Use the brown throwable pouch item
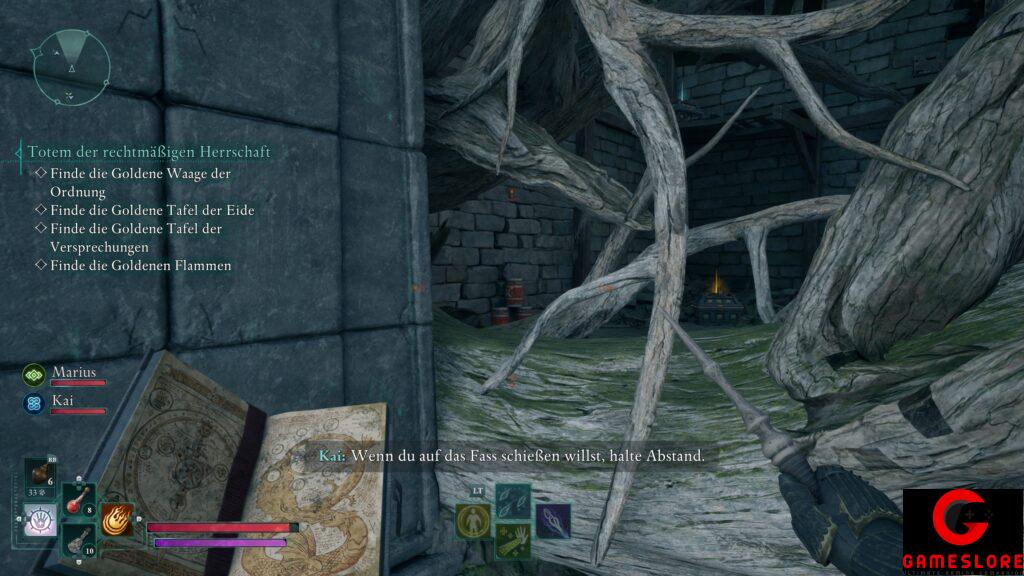Screen dimensions: 1024x576 click(41, 476)
